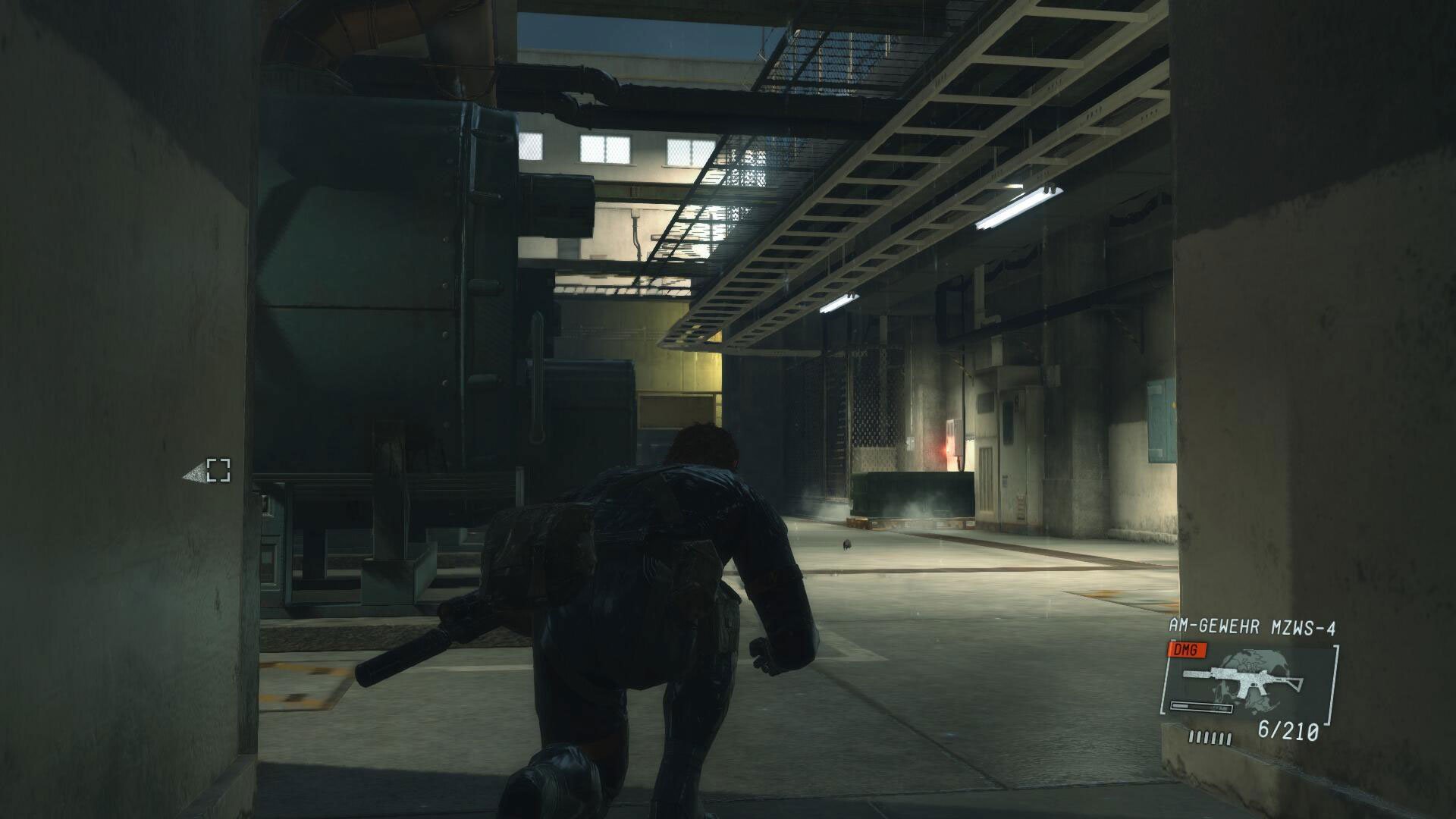Click the pigeon on the warehouse floor

847,545
